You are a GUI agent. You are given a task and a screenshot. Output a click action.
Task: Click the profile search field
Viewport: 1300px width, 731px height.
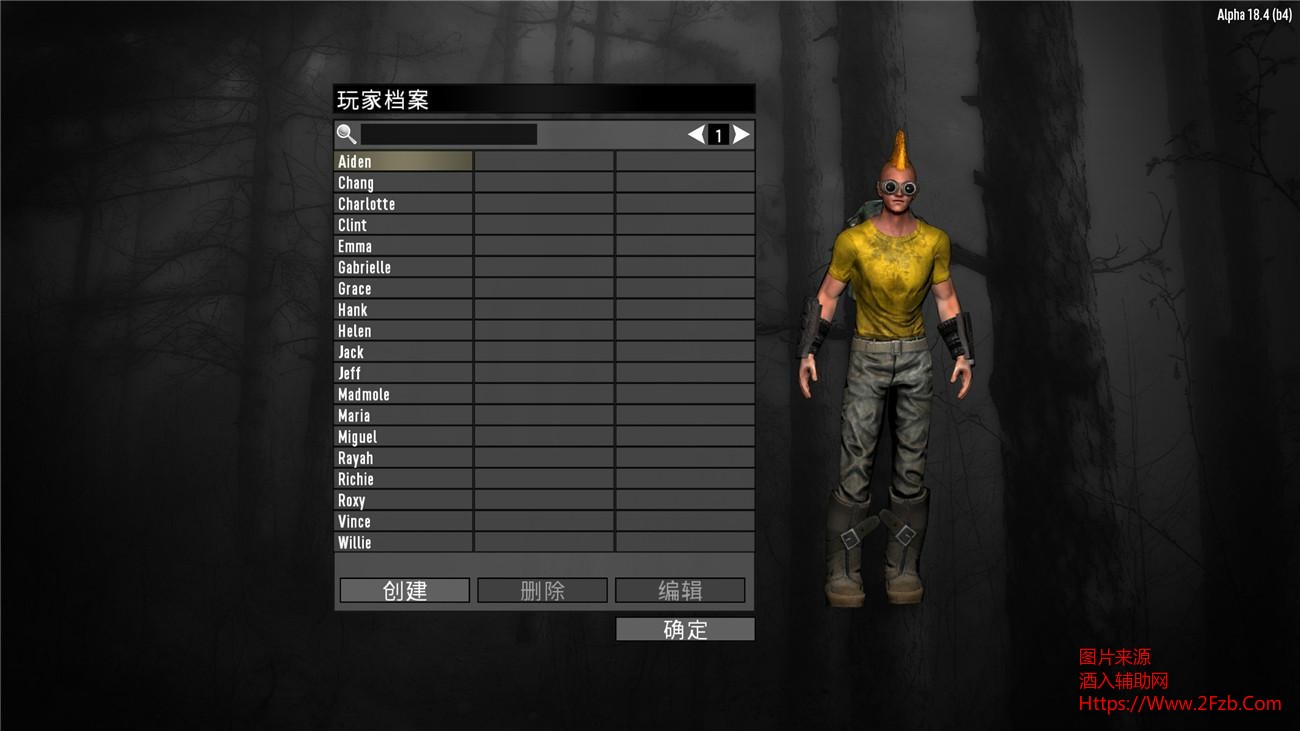click(449, 134)
